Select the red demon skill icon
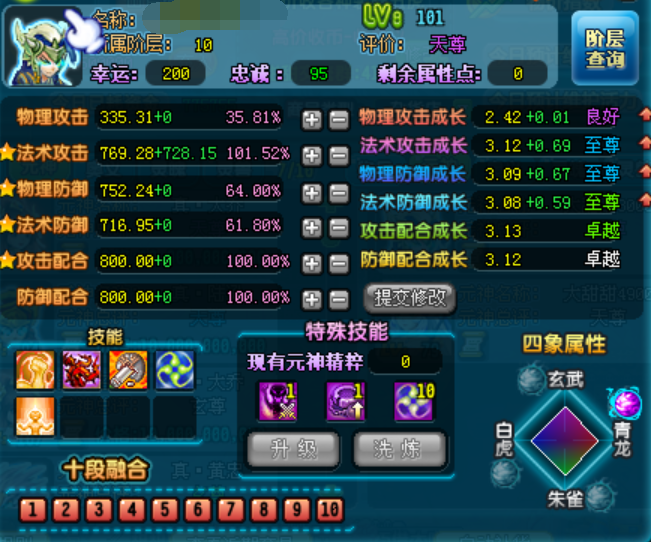 pos(81,370)
